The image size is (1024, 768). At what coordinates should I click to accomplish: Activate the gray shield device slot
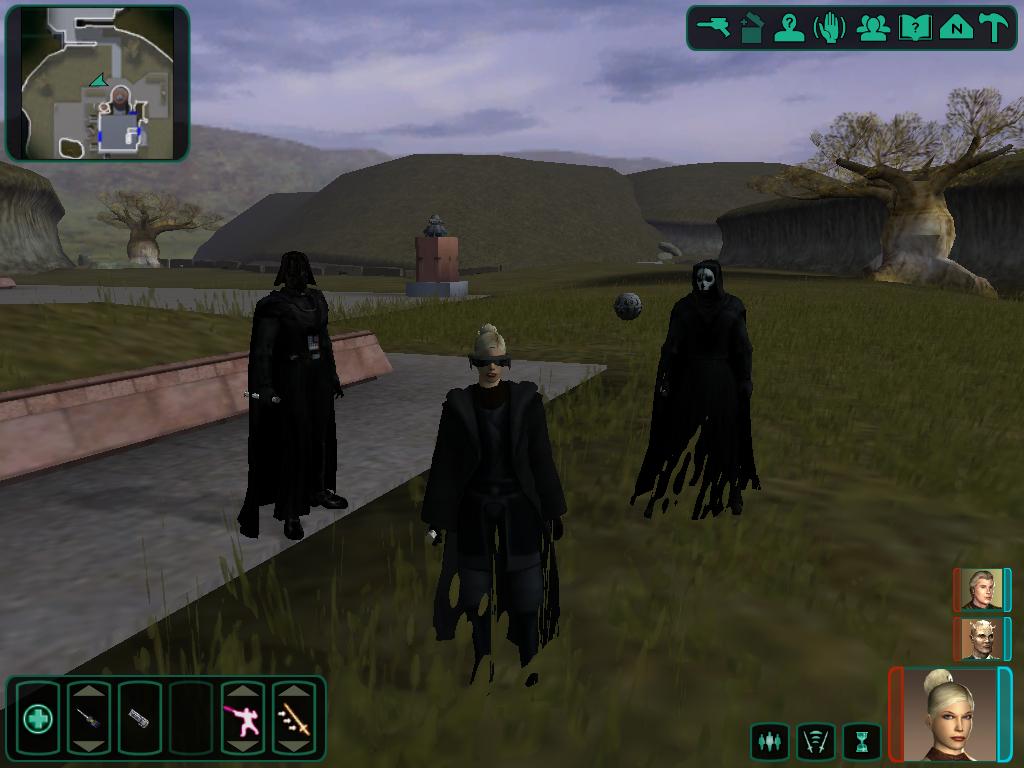(x=139, y=718)
